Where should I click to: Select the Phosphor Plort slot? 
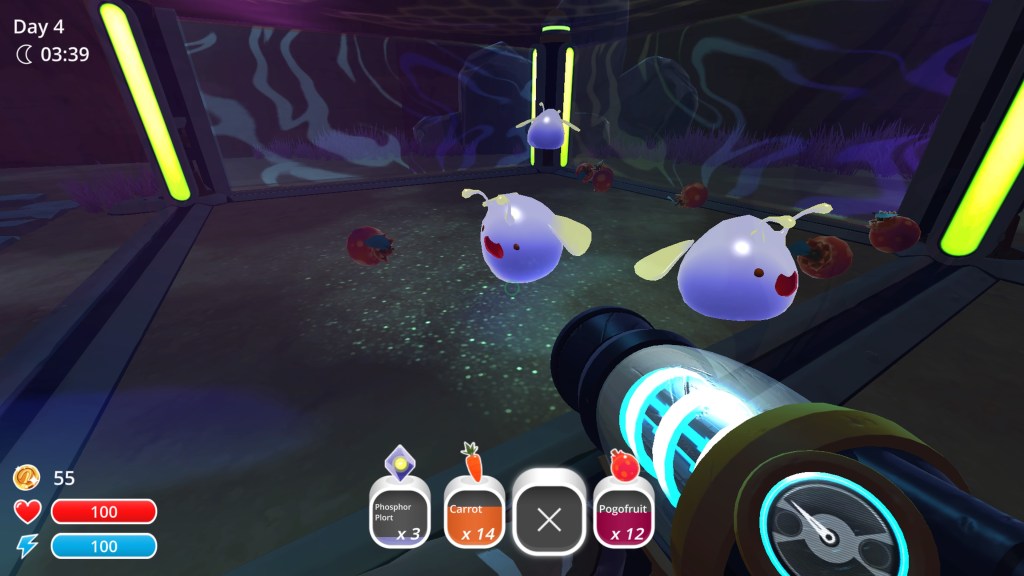(x=399, y=514)
